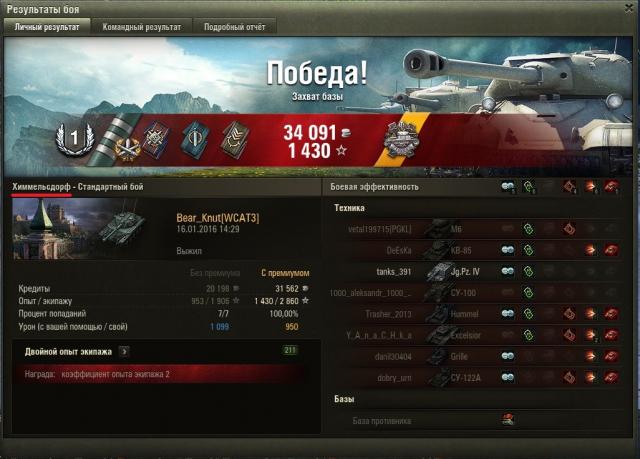The height and width of the screenshot is (459, 640).
Task: Close the Результаты боя window
Action: [627, 9]
